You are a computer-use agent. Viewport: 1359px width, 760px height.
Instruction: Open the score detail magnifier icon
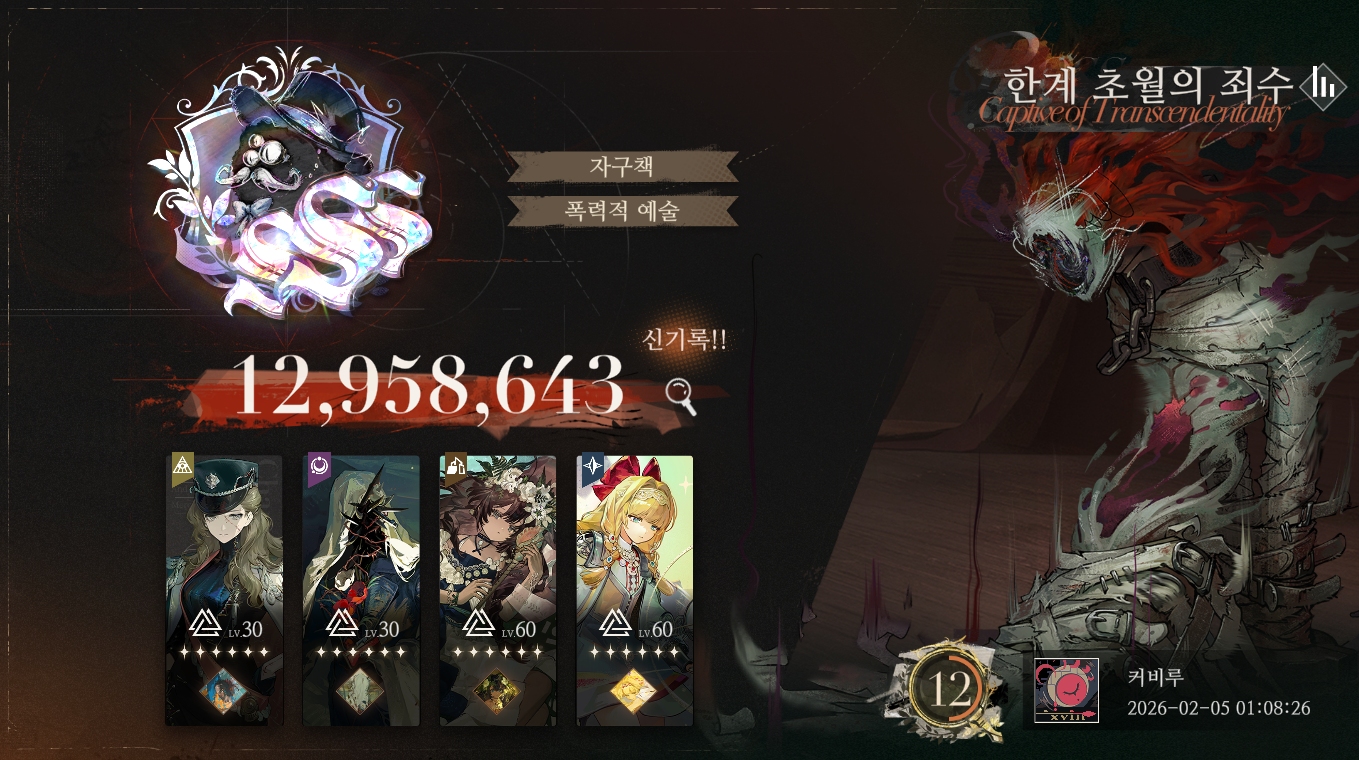681,395
